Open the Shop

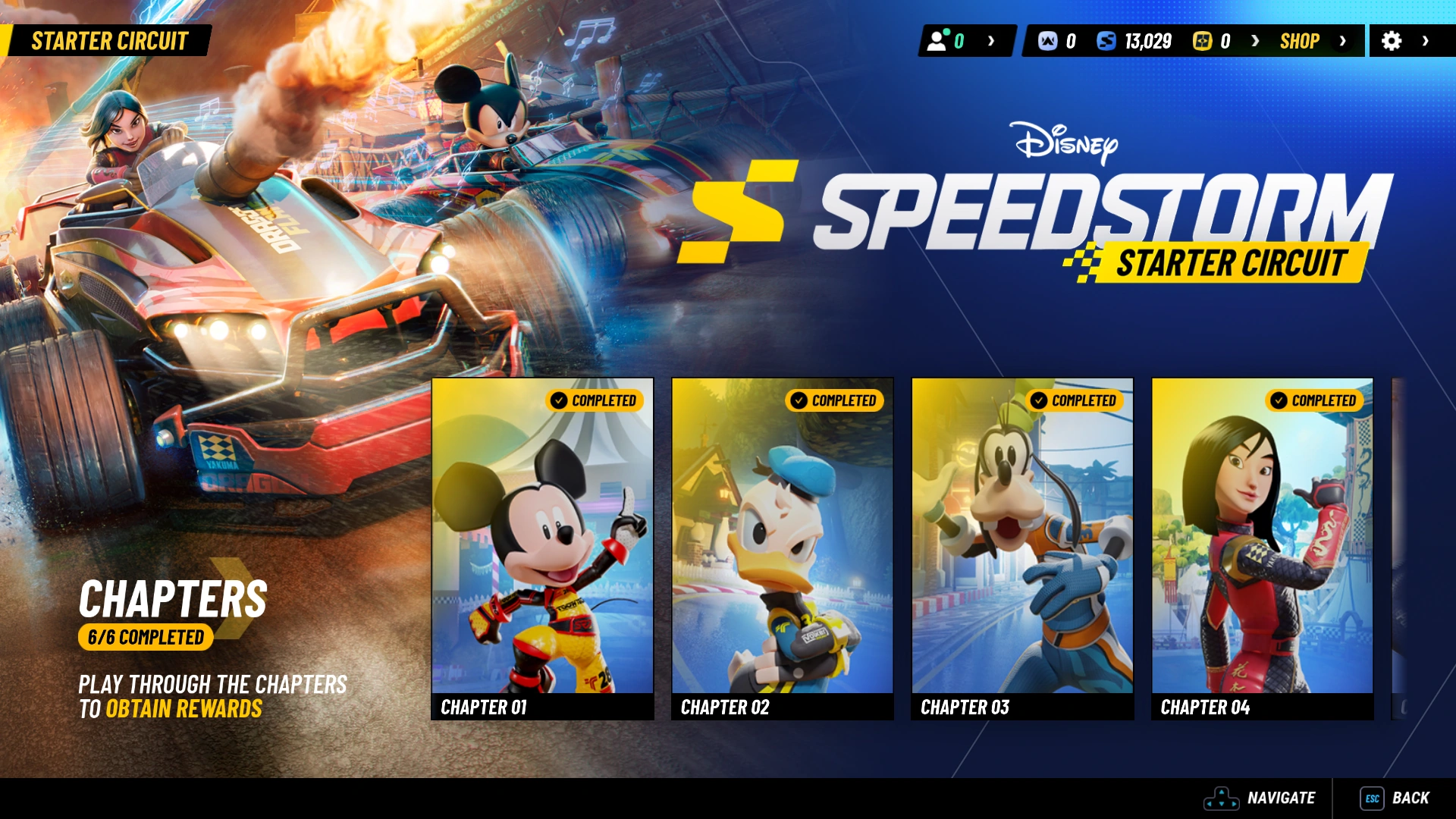[x=1300, y=42]
